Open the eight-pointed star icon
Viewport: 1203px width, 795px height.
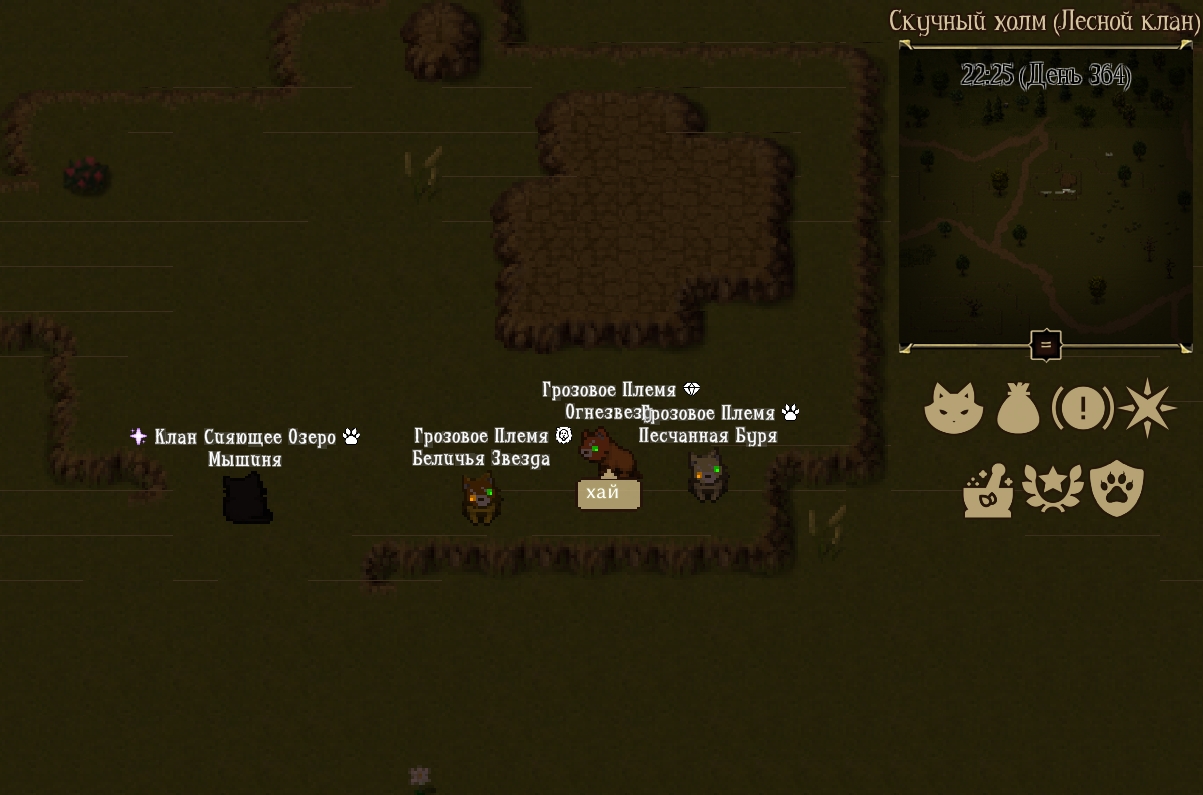pyautogui.click(x=1147, y=408)
